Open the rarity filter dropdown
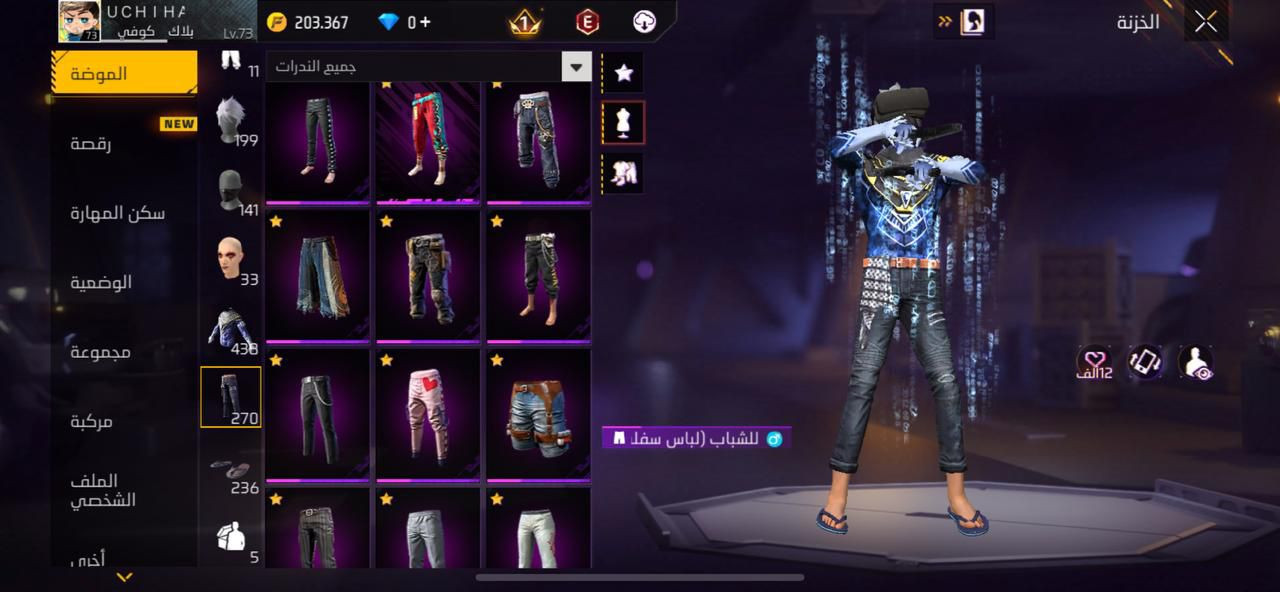 tap(576, 67)
